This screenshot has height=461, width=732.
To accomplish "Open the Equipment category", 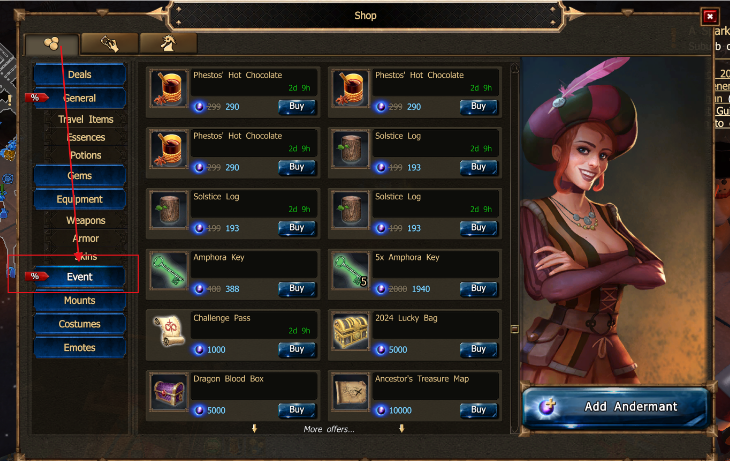I will (x=79, y=200).
